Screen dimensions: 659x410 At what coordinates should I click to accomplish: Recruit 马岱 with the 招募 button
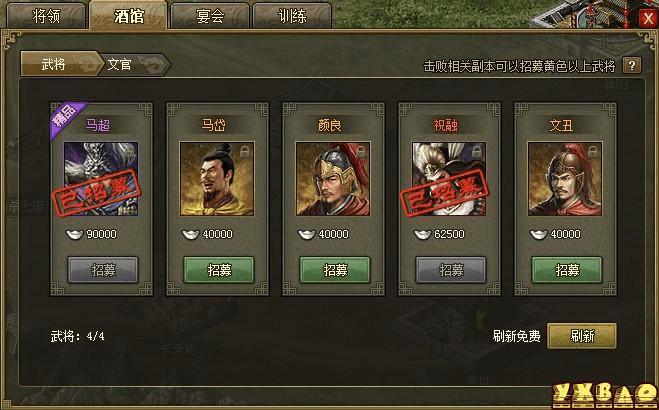pos(218,270)
